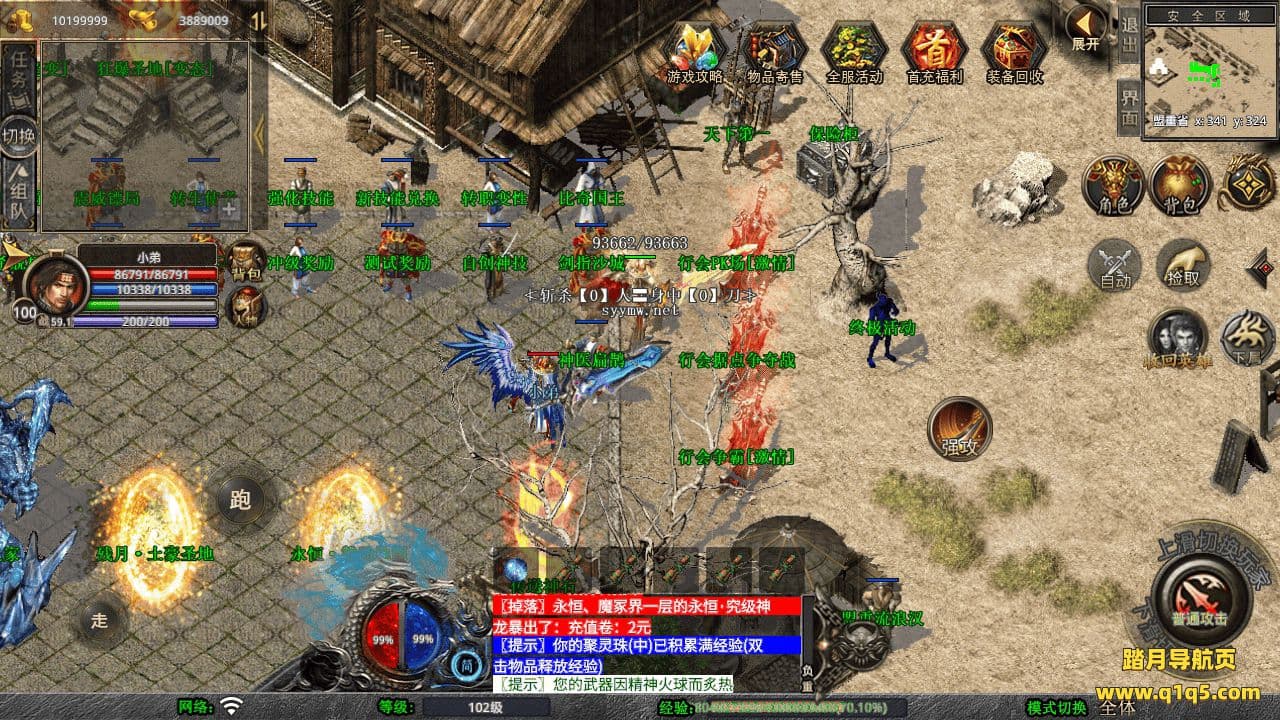The height and width of the screenshot is (720, 1280).
Task: Open the round 背包 bag beside 角色
Action: [1180, 186]
